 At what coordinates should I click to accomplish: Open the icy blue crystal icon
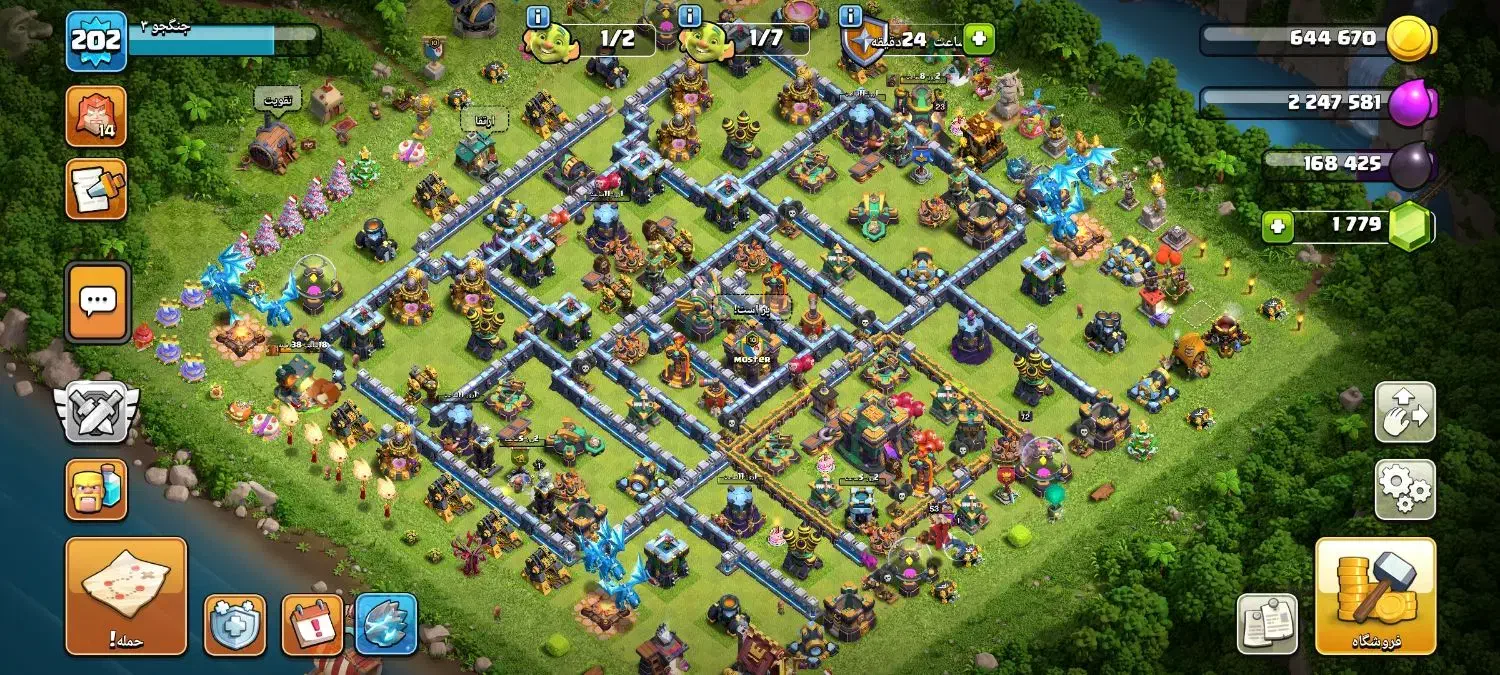(x=386, y=625)
